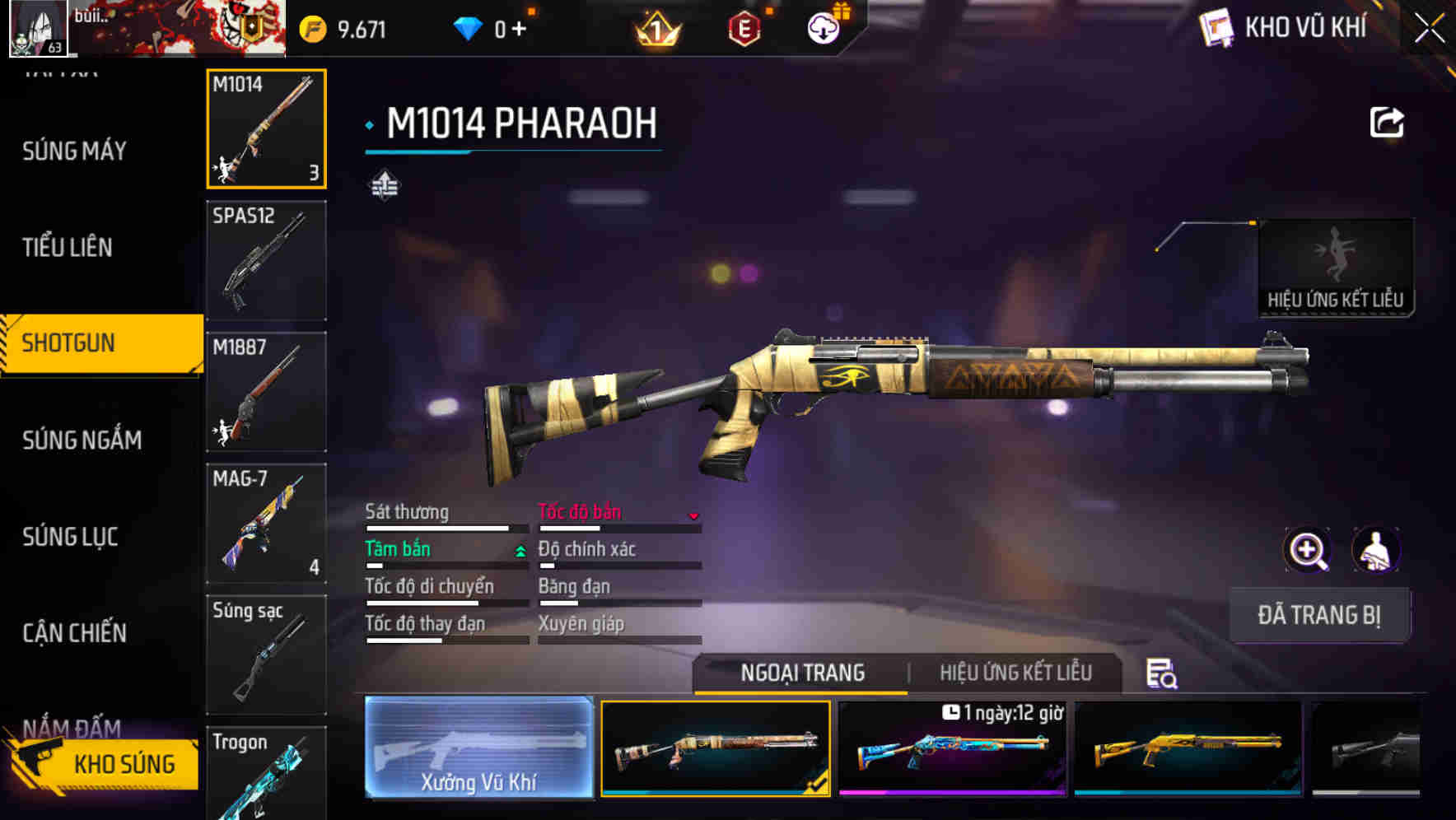Click the weapon mastery icon below the title
This screenshot has height=820, width=1456.
(384, 183)
